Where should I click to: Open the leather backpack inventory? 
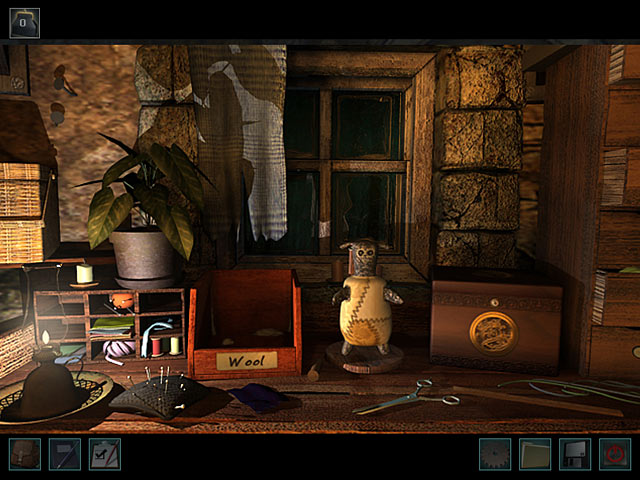24,455
